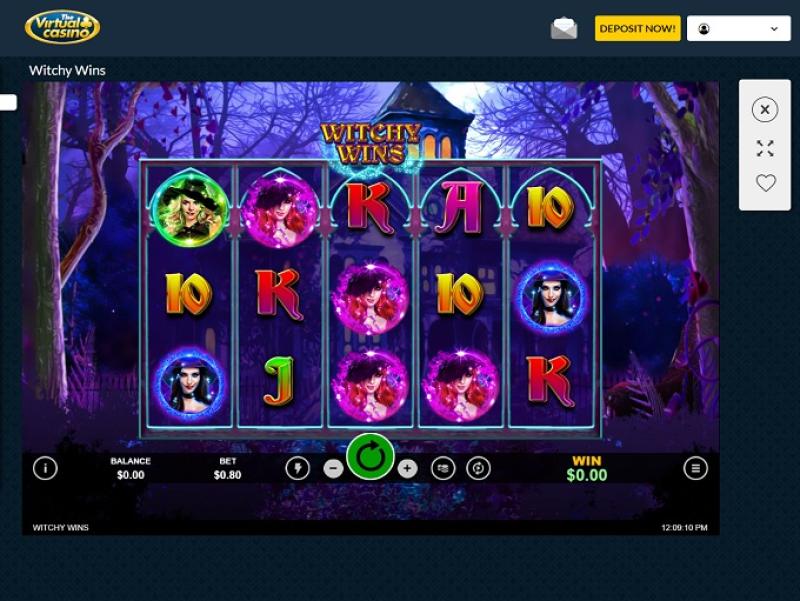Toggle the lightning bolt turbo mode
This screenshot has height=601, width=800.
[297, 468]
